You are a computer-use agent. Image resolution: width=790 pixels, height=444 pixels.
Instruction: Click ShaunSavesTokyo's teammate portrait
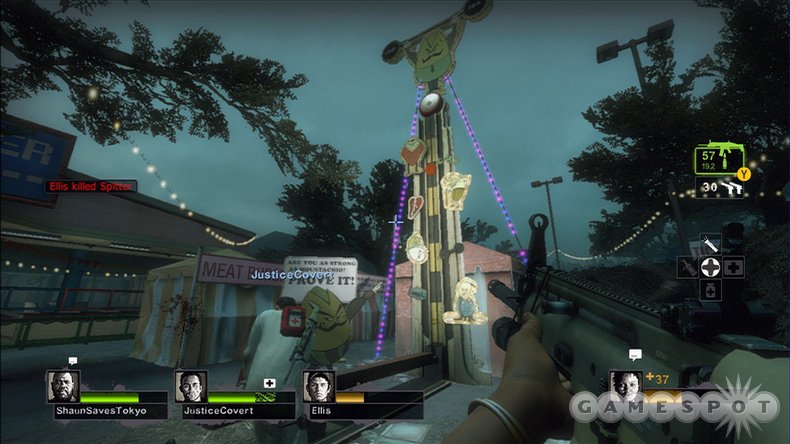pos(63,386)
